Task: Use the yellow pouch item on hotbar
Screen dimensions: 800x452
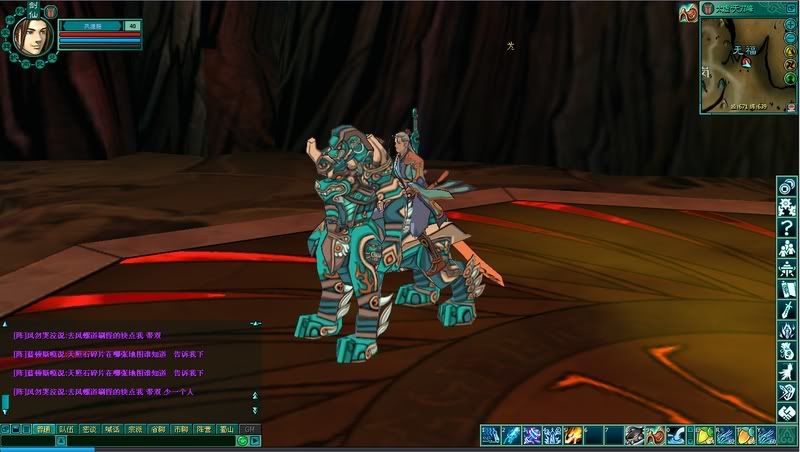Action: tap(703, 435)
